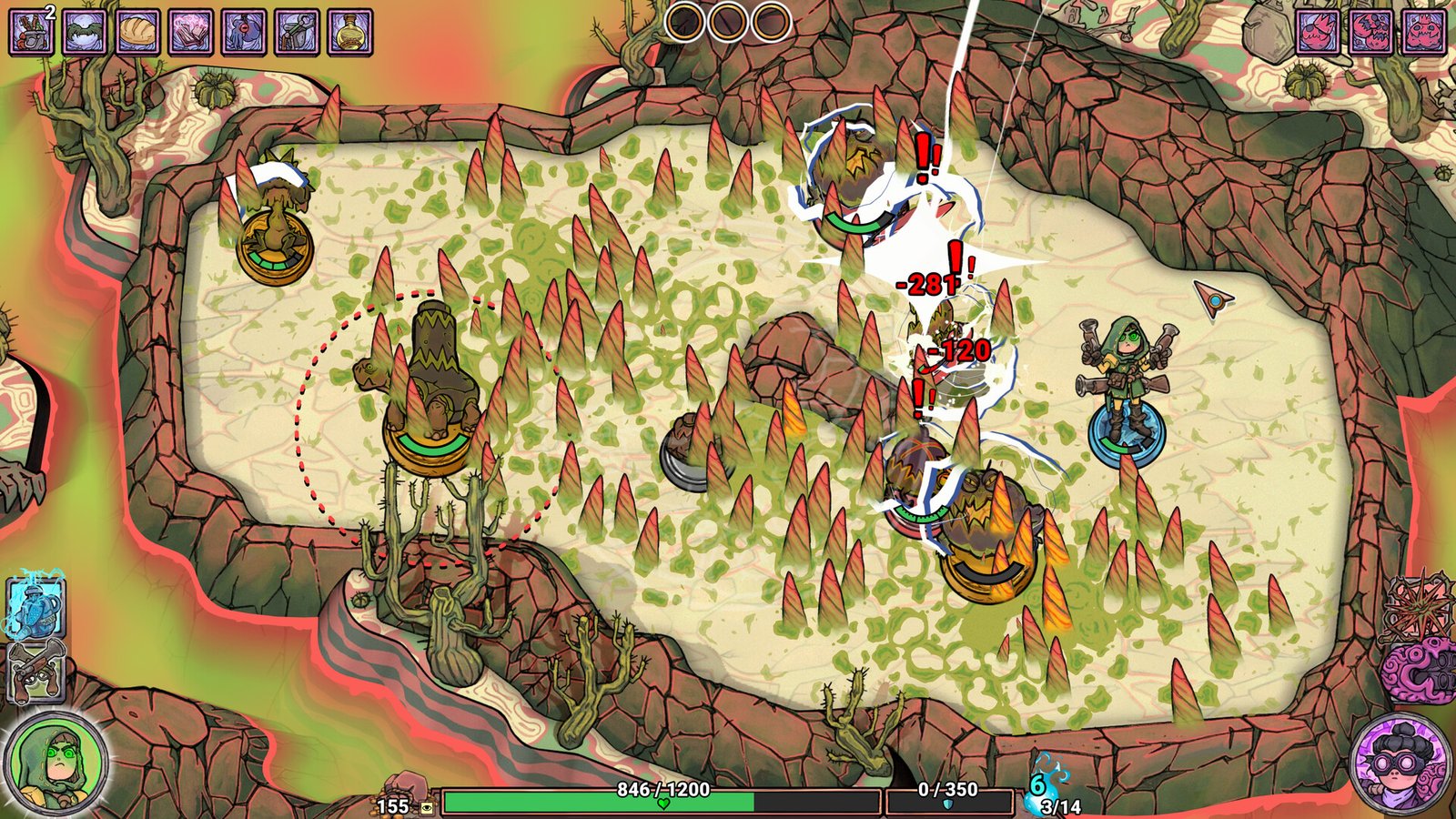Inspect the wide crowned red slime icon
This screenshot has height=819, width=1456.
pyautogui.click(x=1423, y=32)
